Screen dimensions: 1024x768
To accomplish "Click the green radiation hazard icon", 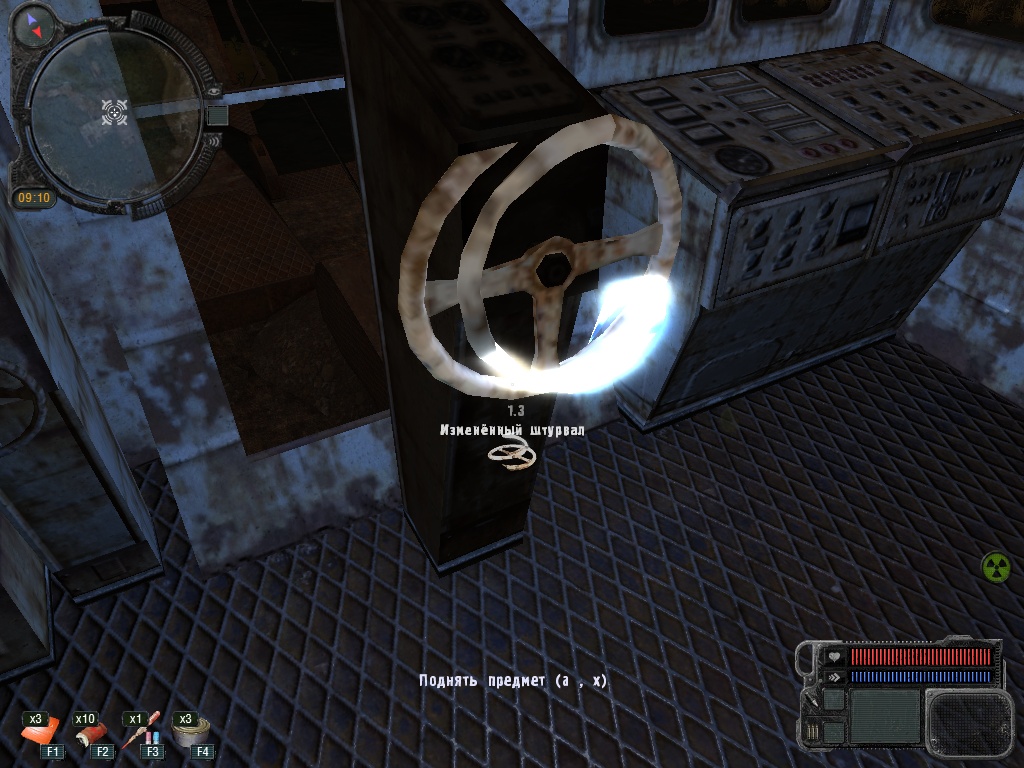I will point(996,566).
